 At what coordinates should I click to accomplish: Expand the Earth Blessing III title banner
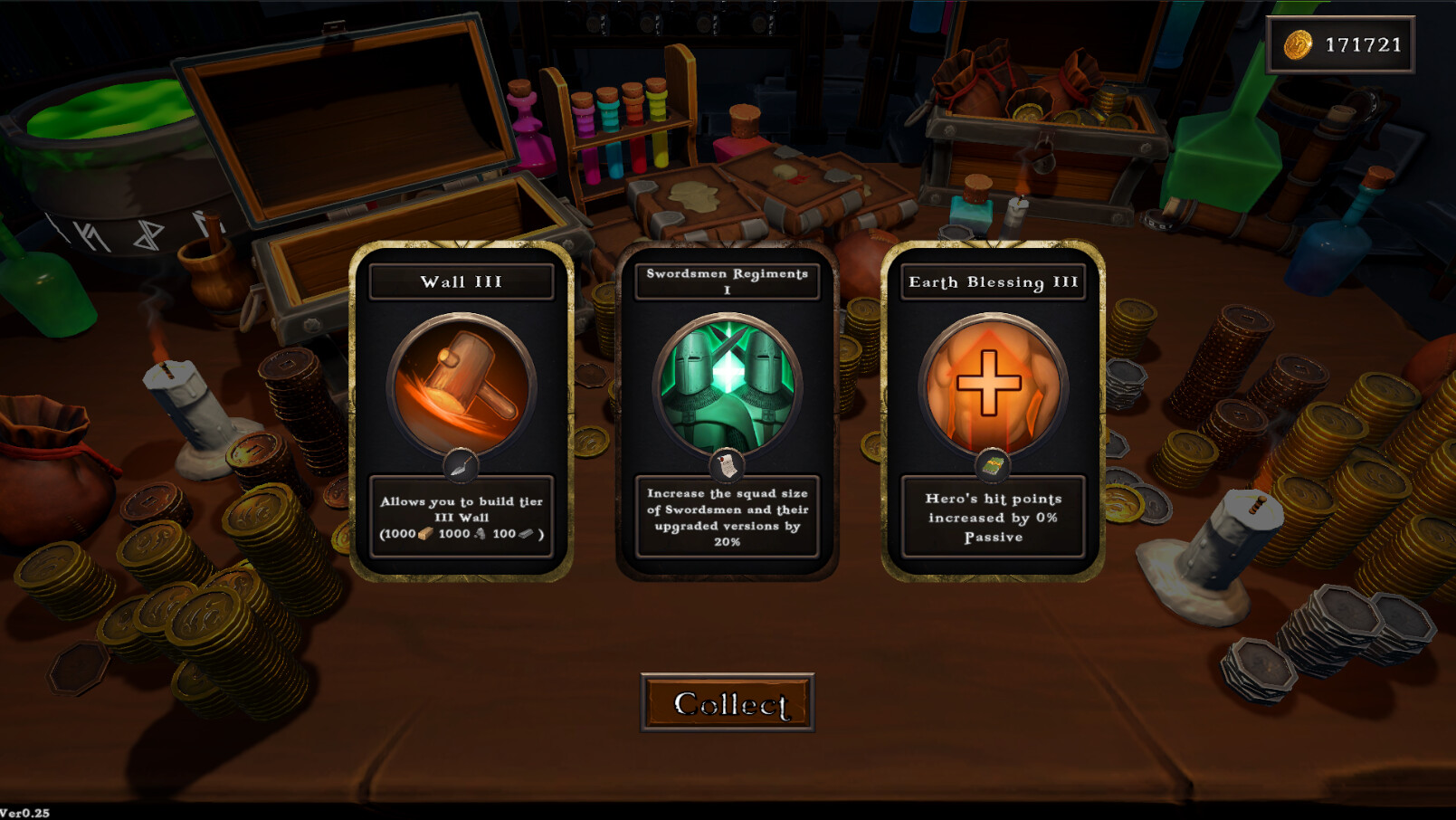[993, 281]
